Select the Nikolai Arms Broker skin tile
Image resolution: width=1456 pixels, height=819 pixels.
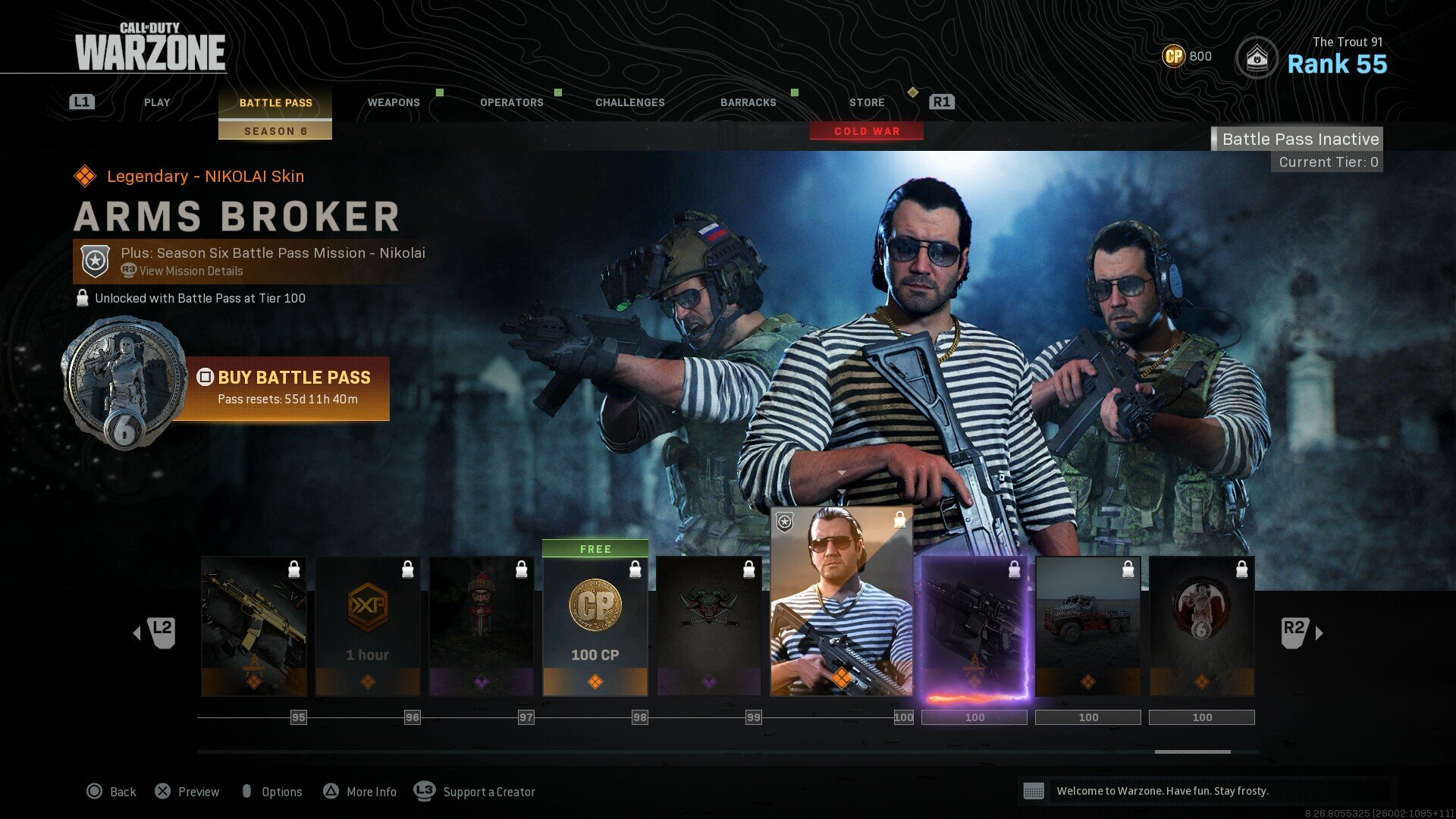coord(842,601)
